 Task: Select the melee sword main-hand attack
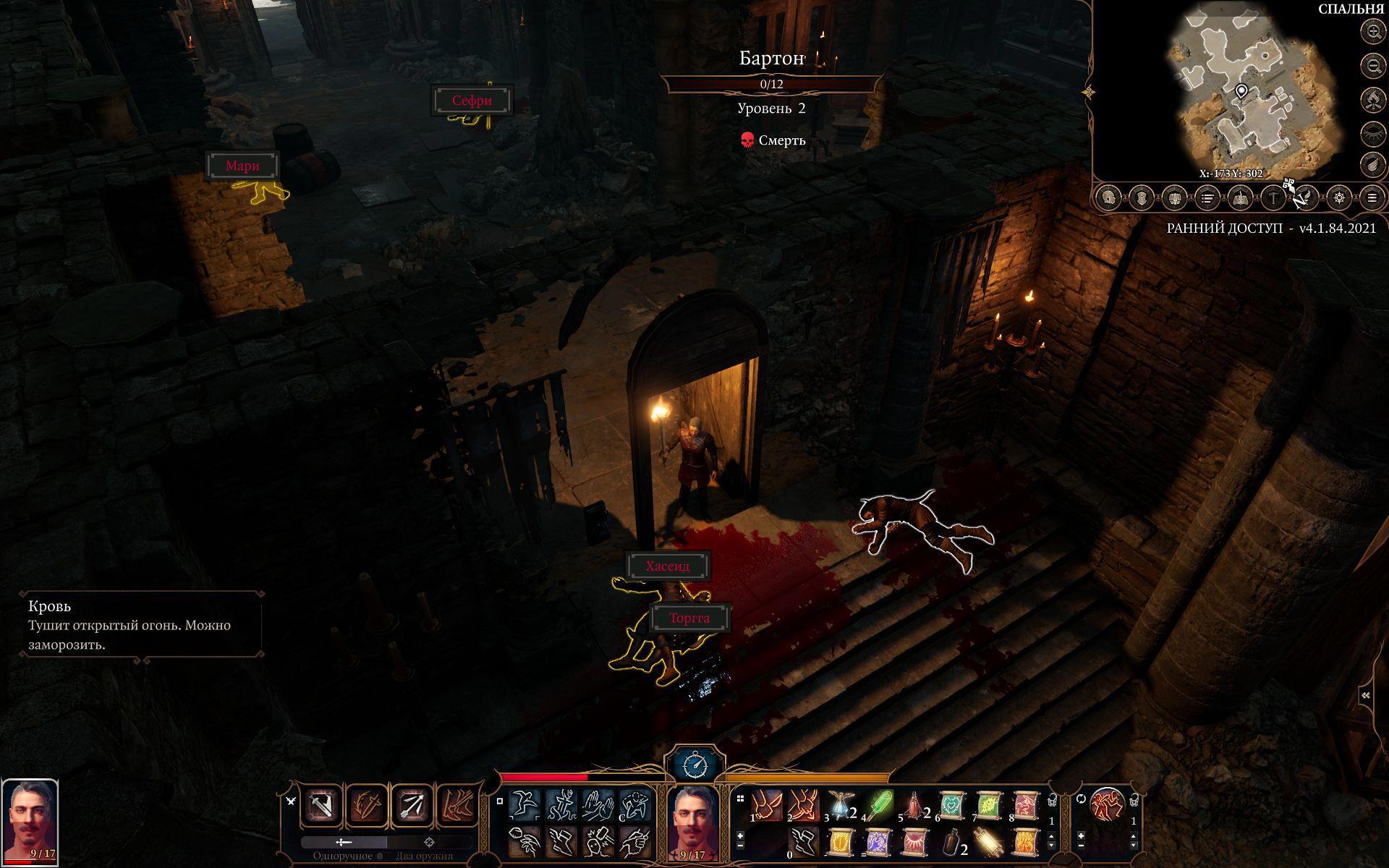pyautogui.click(x=322, y=806)
